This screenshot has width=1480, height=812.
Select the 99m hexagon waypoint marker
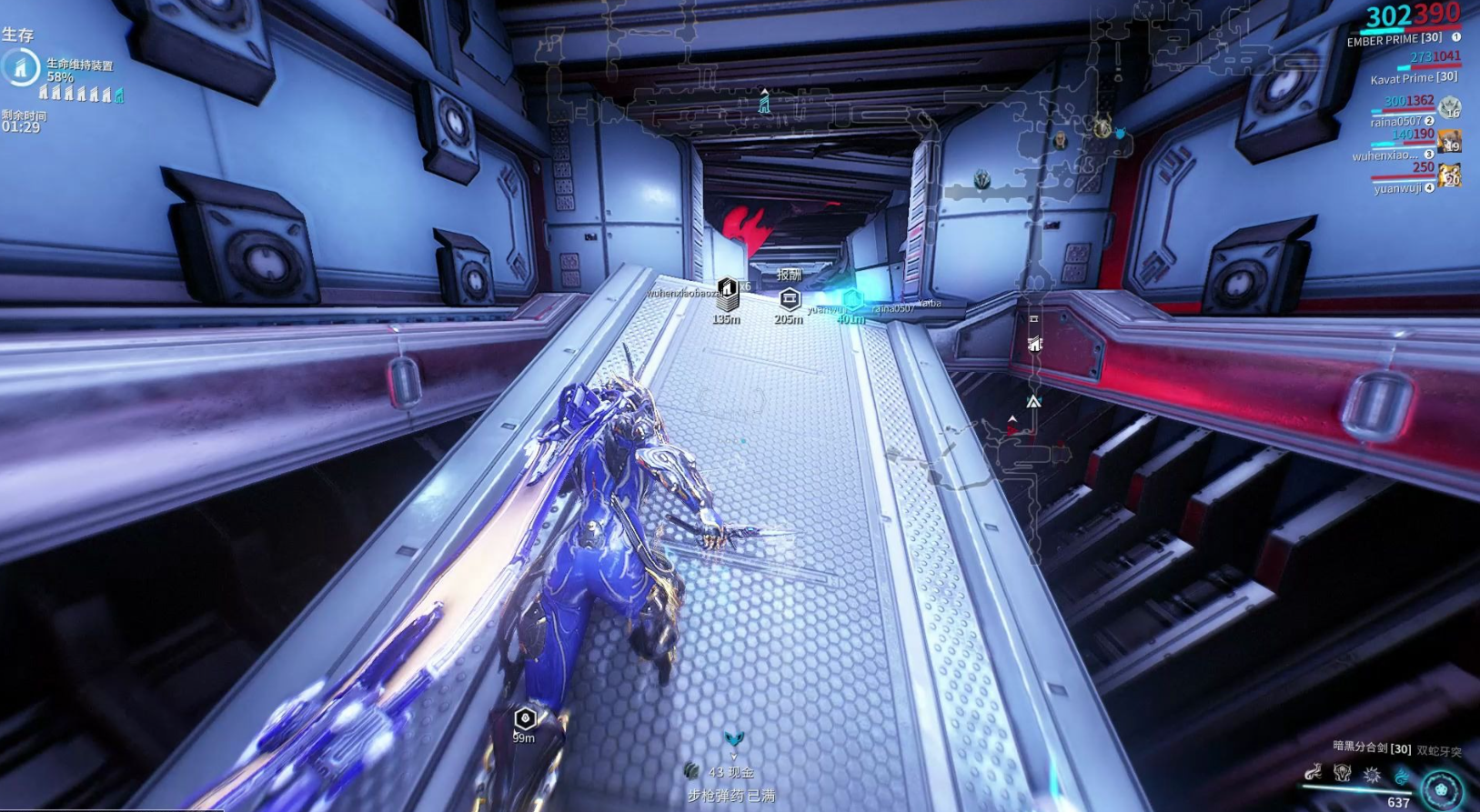pos(525,719)
